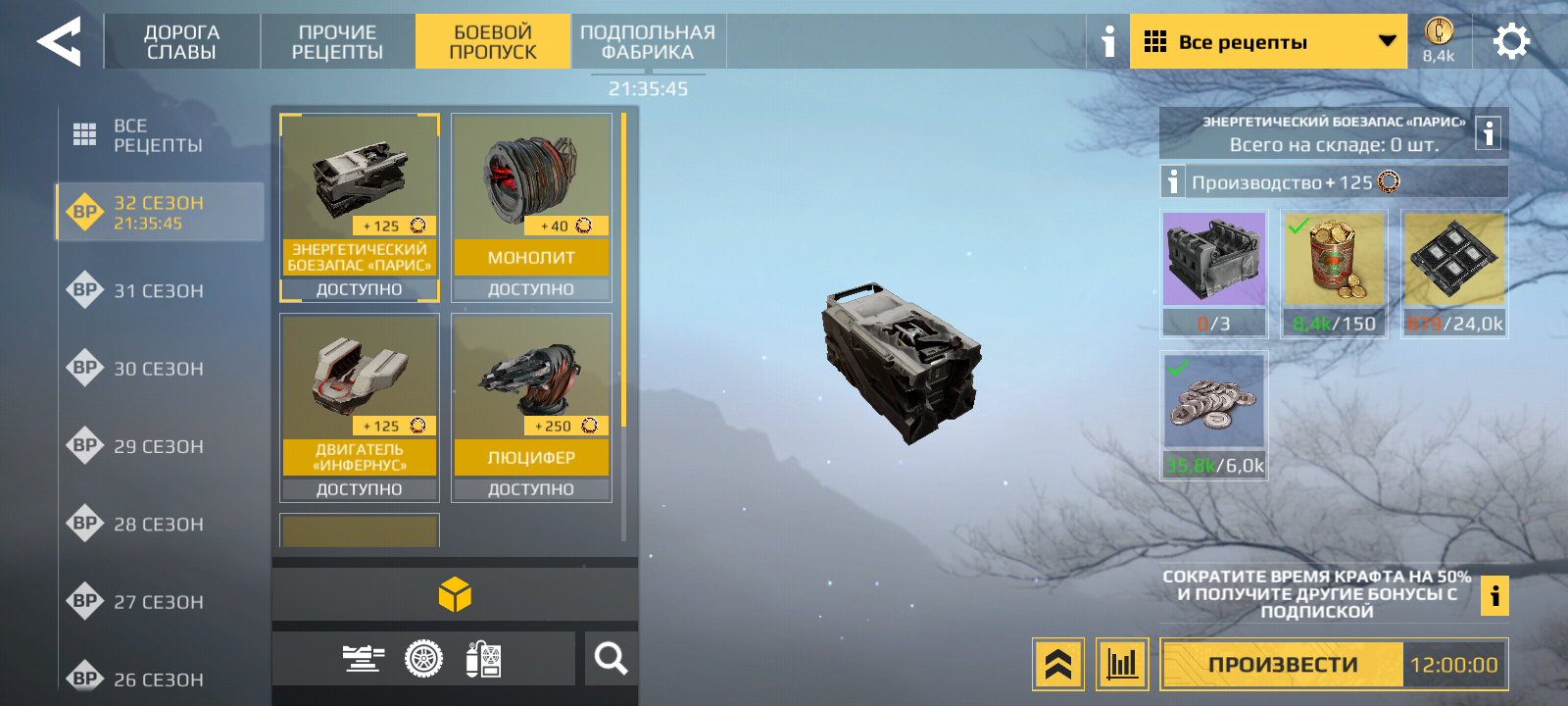The image size is (1568, 706).
Task: Open subscription bonus info button
Action: point(1494,595)
